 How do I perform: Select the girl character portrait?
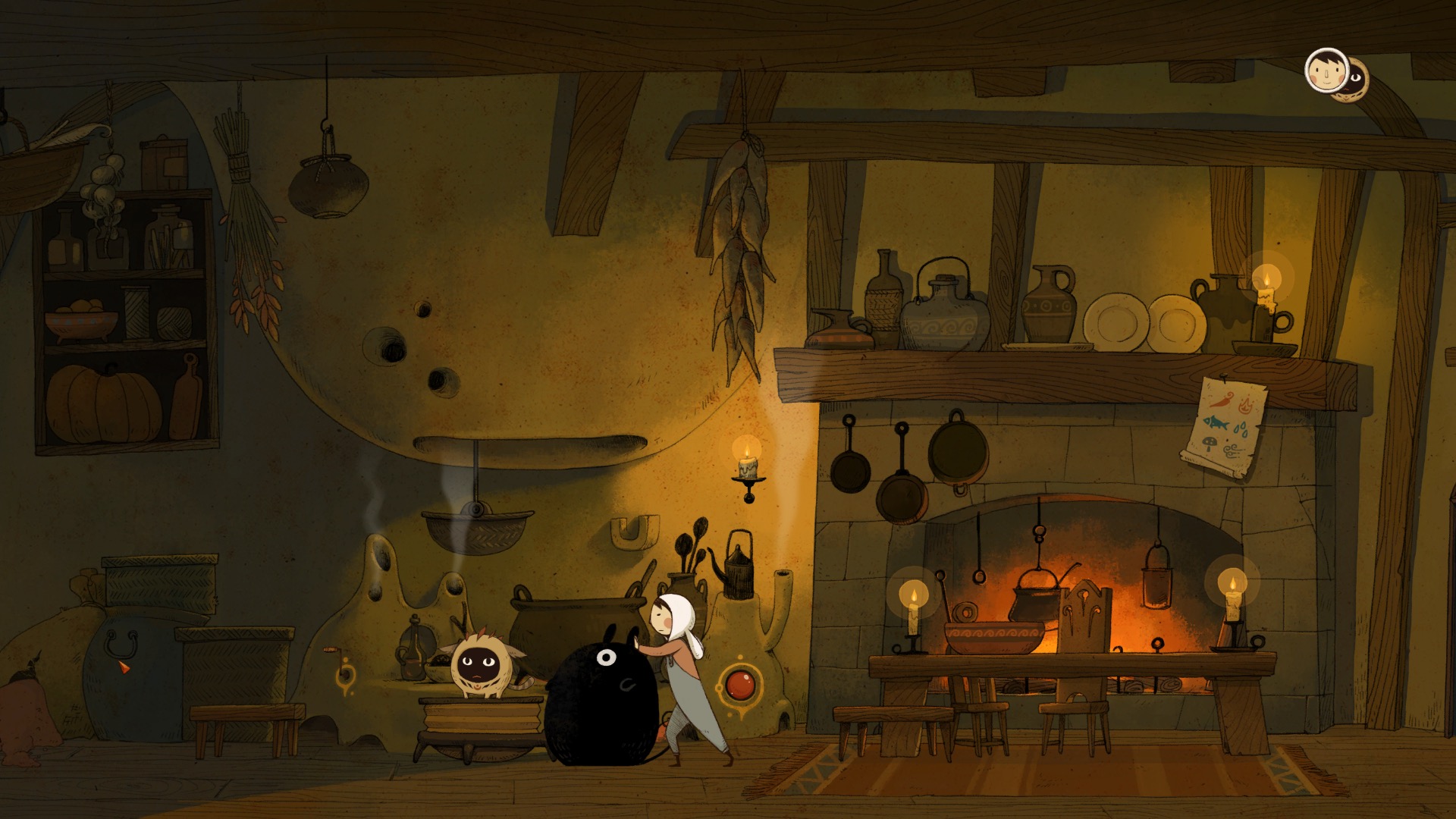point(1326,71)
